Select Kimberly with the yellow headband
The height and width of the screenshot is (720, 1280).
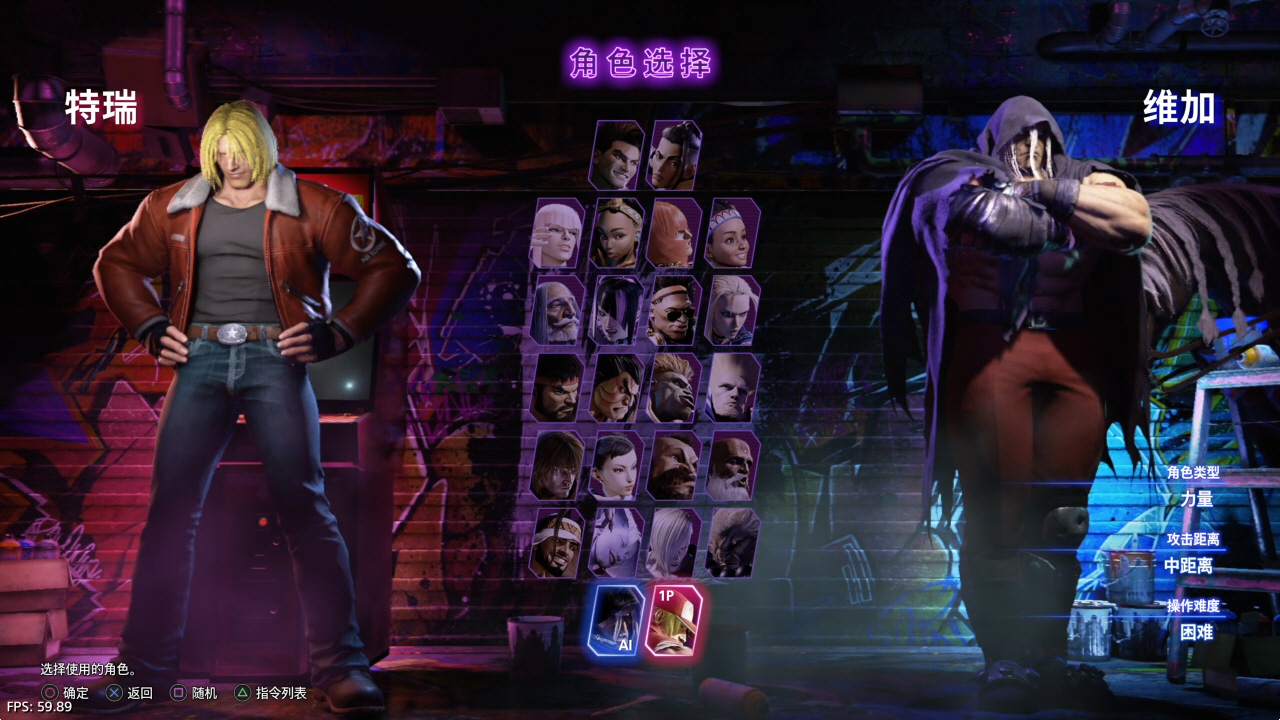tap(616, 234)
